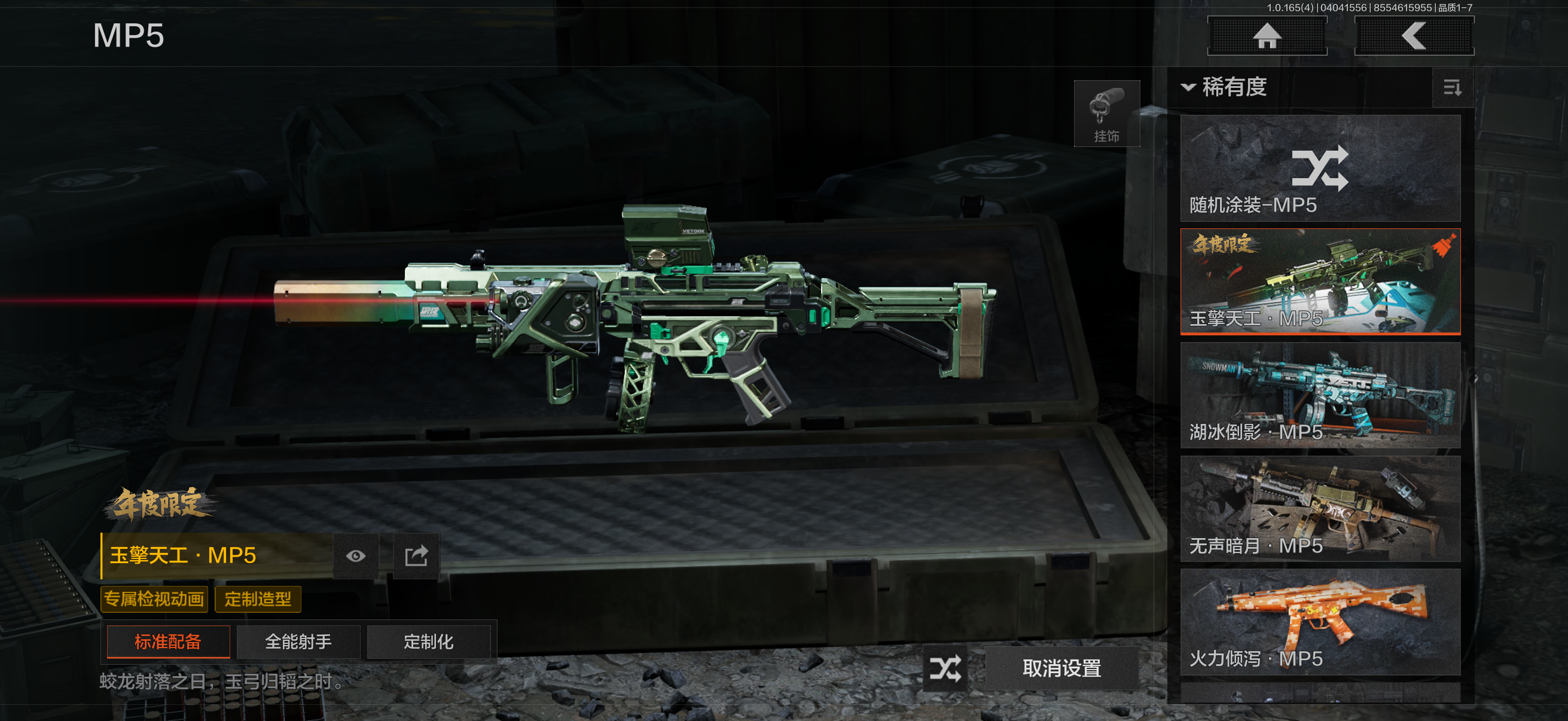Expand the 稀有度 rarity dropdown
Viewport: 1568px width, 721px height.
click(x=1224, y=87)
